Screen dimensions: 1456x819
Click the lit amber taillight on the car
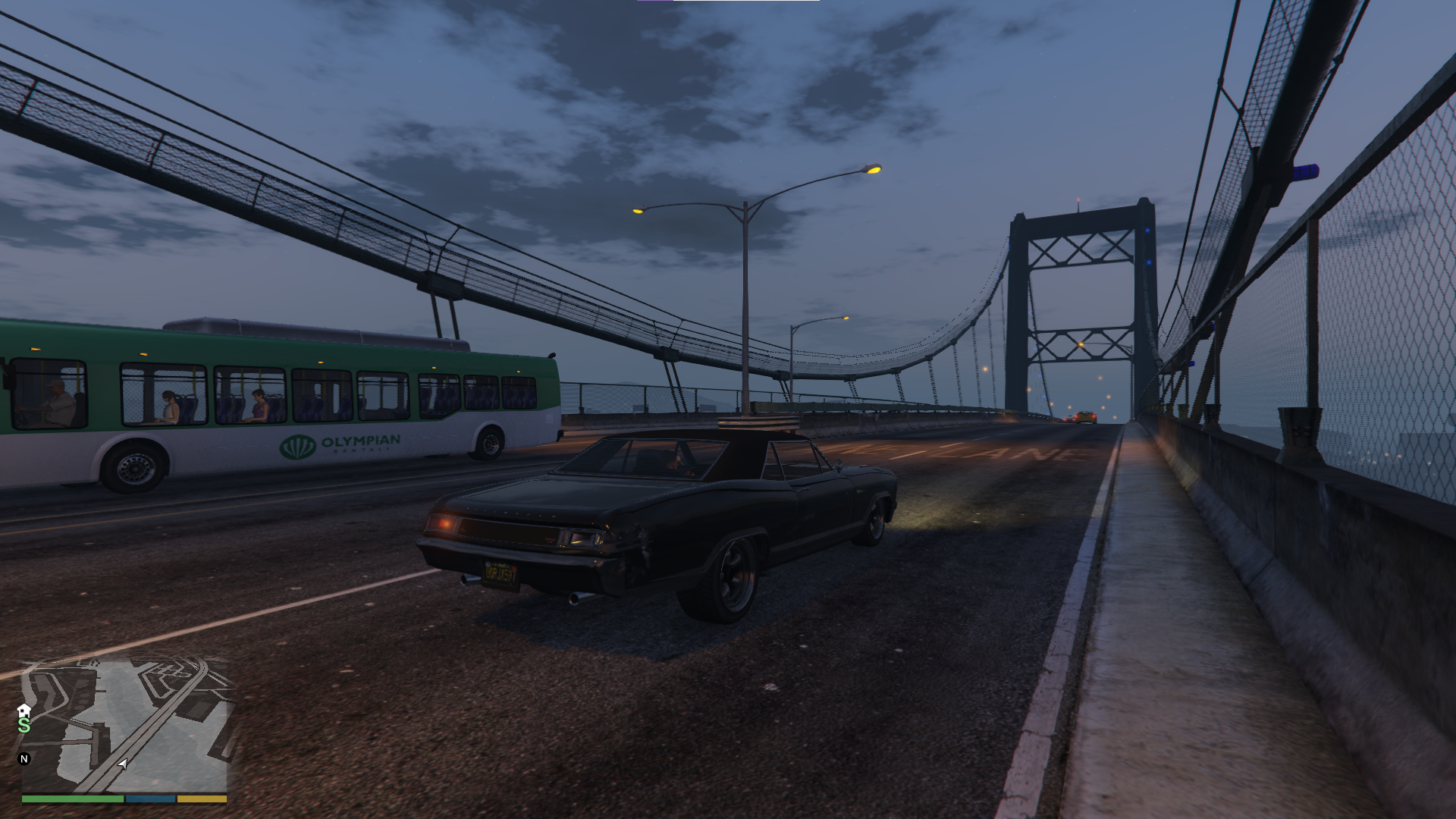pos(444,523)
